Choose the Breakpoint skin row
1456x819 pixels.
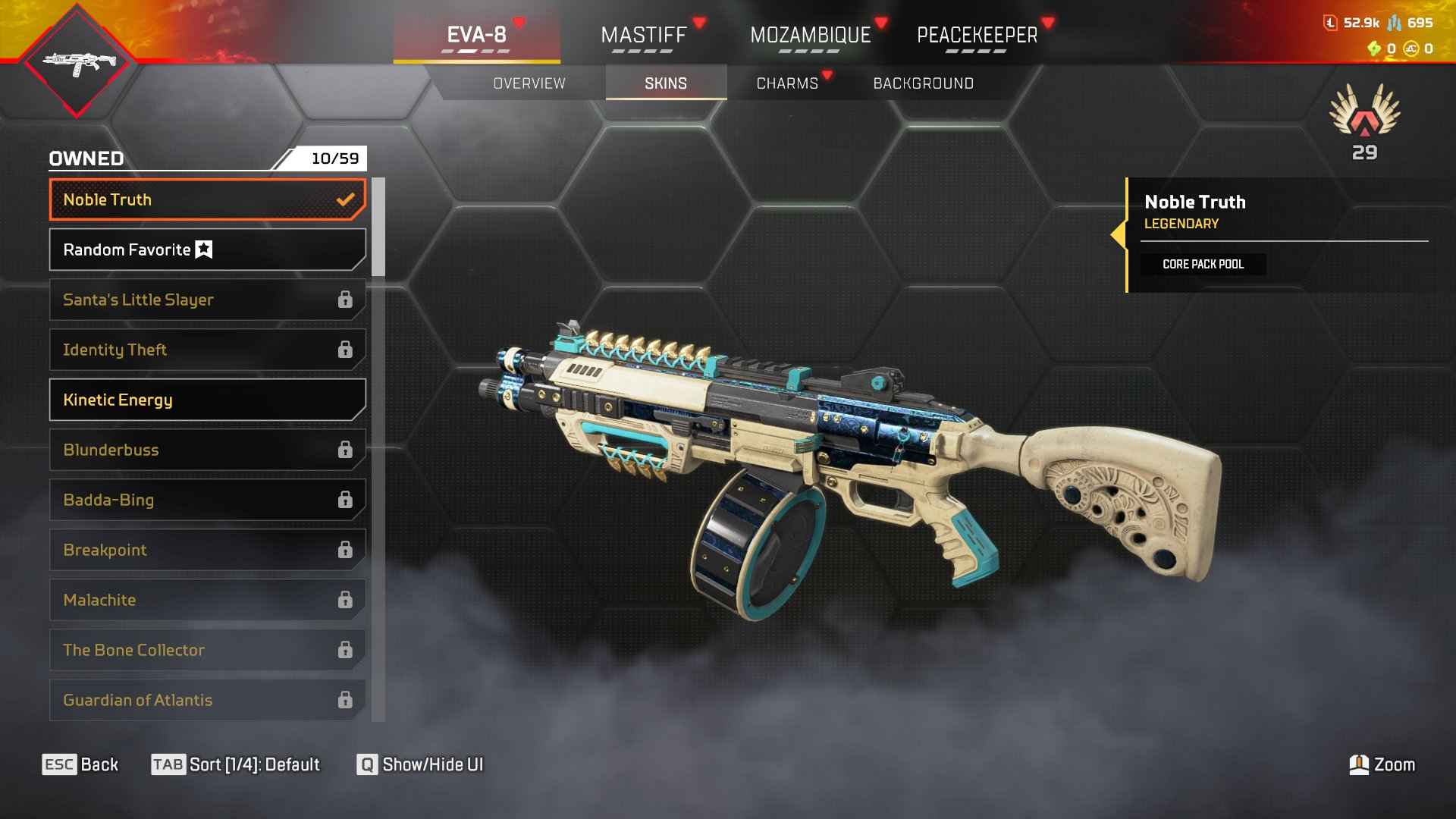coord(207,551)
